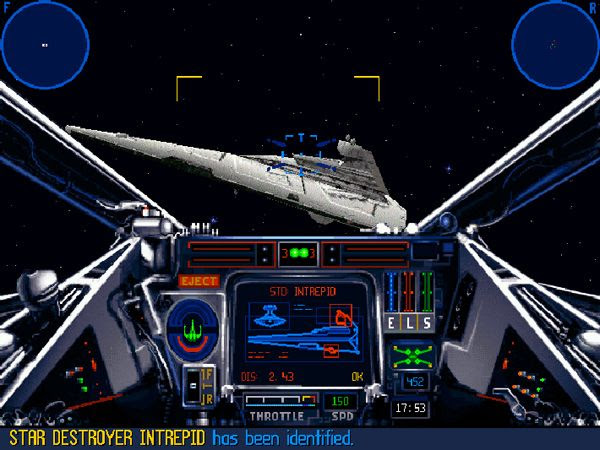Toggle the S-foil X-wing indicator
Screen dimensions: 600x450
pyautogui.click(x=411, y=355)
